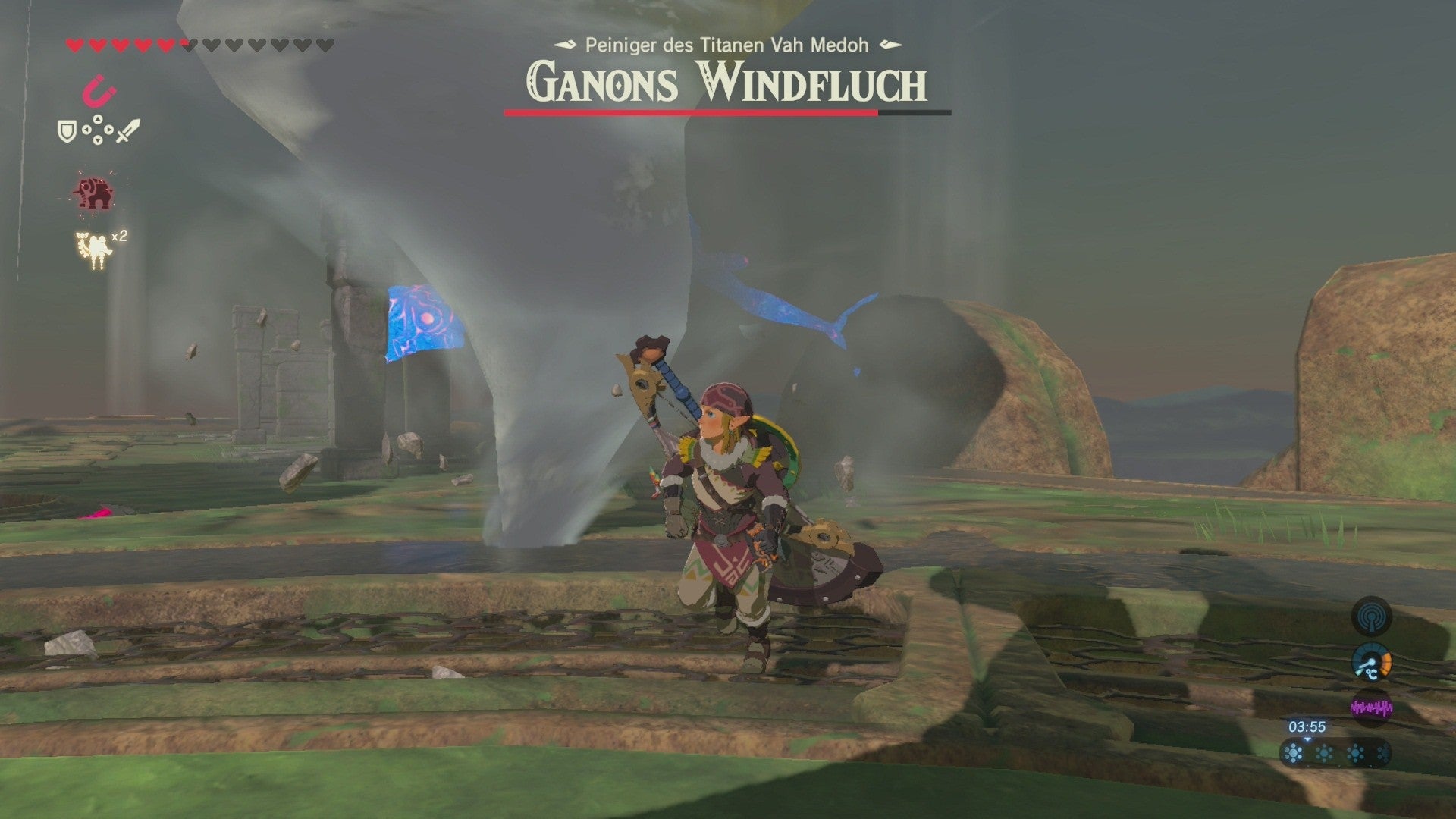Toggle the first red heart

(x=74, y=45)
